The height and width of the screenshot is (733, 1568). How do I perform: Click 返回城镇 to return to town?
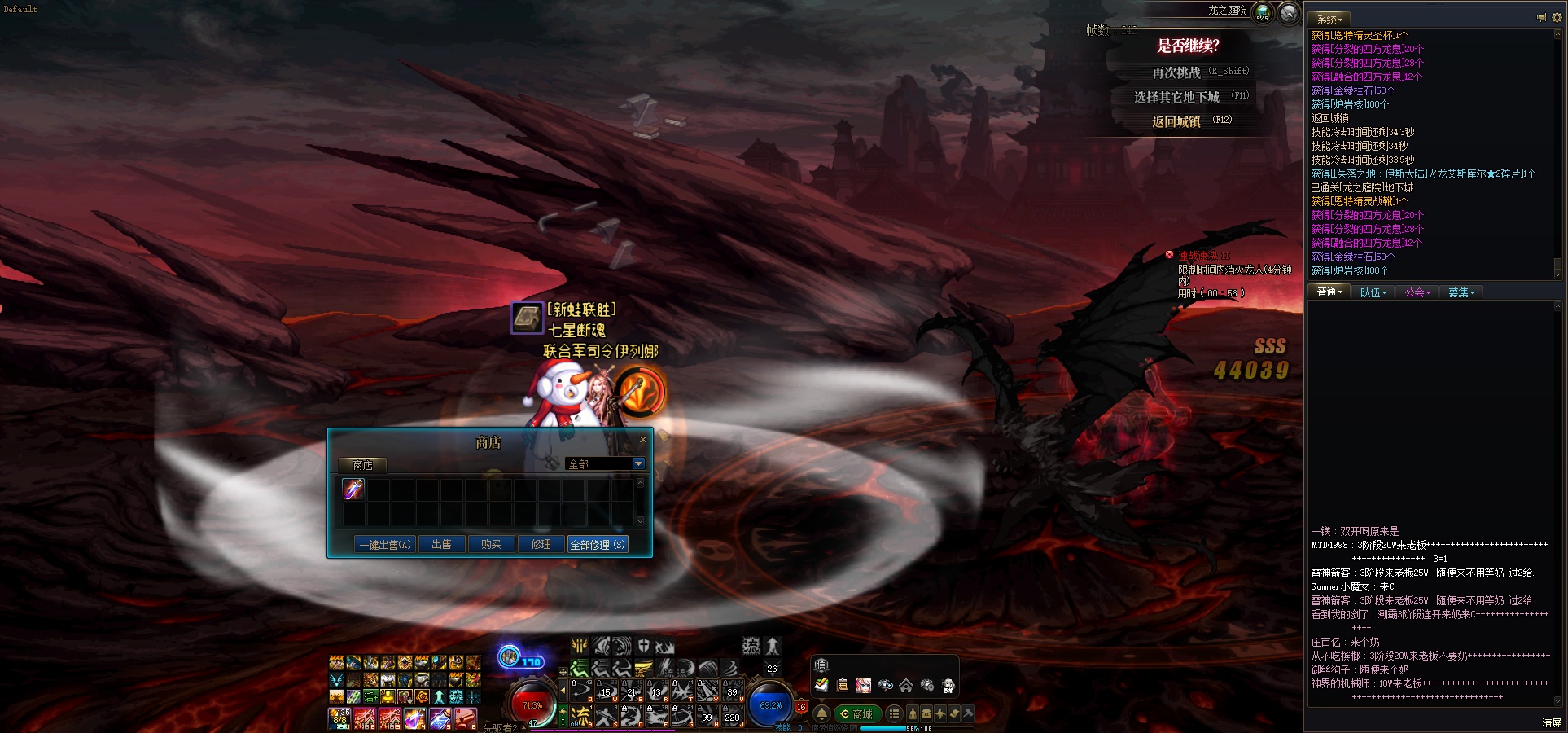point(1176,121)
